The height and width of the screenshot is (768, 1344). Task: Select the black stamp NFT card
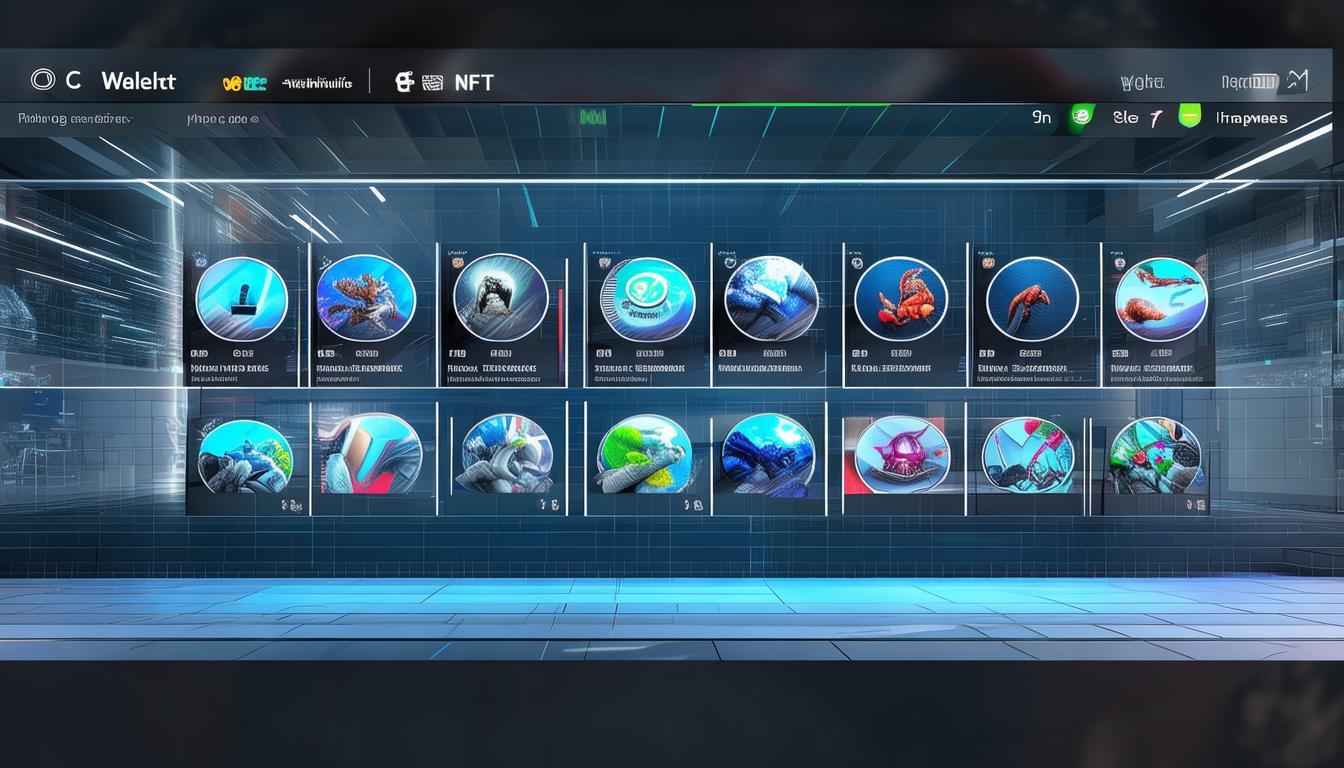(241, 300)
